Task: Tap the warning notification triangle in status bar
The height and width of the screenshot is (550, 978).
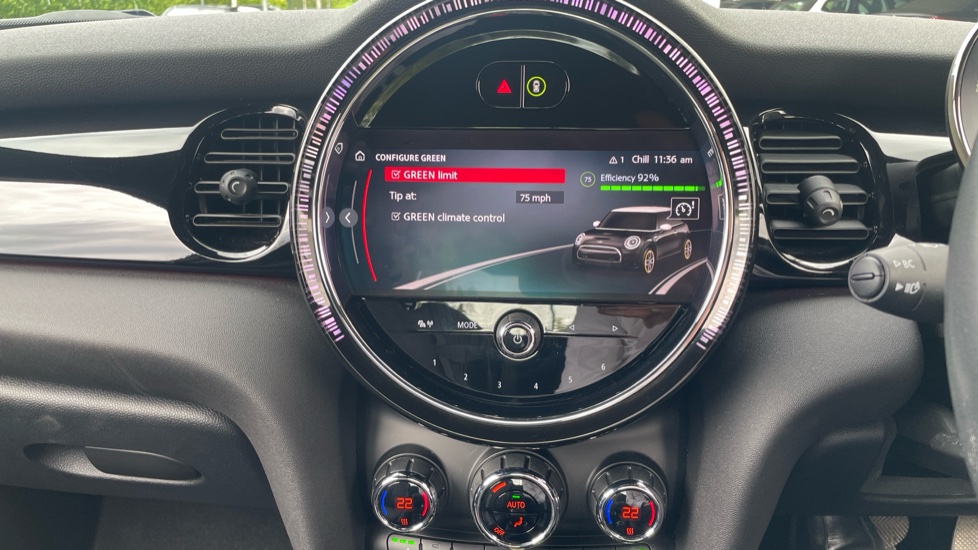Action: (x=613, y=159)
